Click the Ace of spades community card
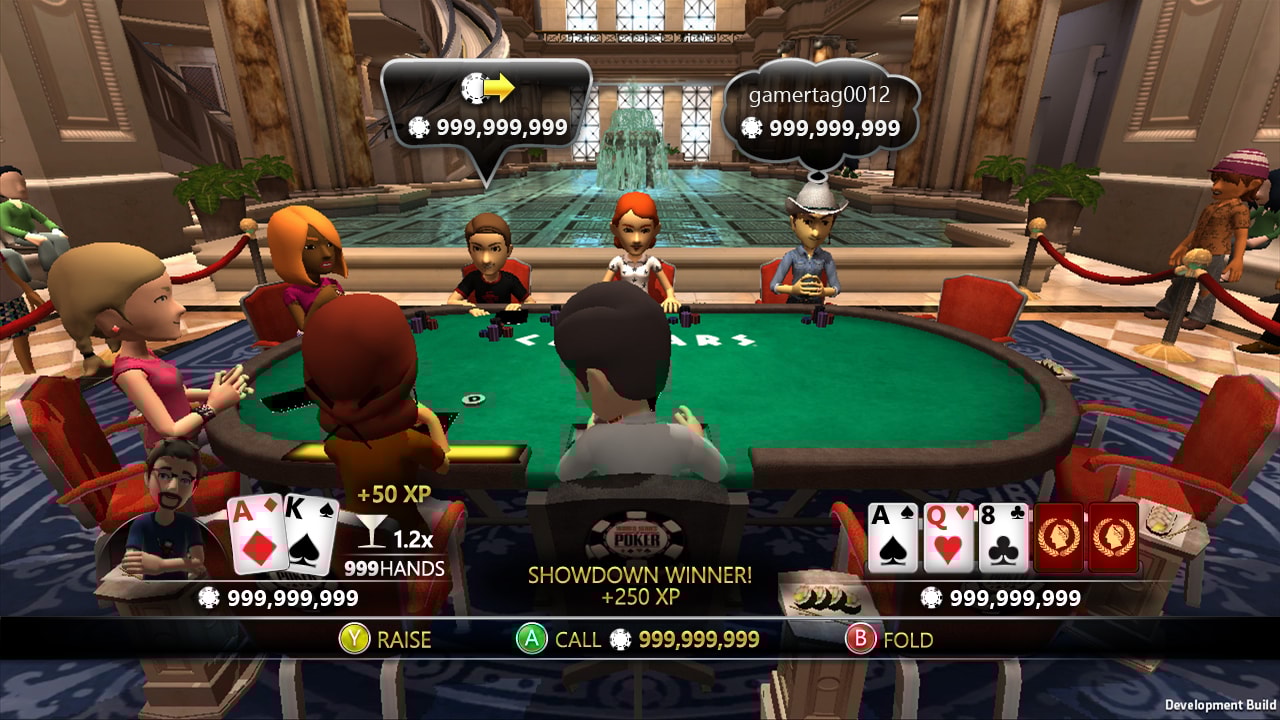 click(x=892, y=538)
